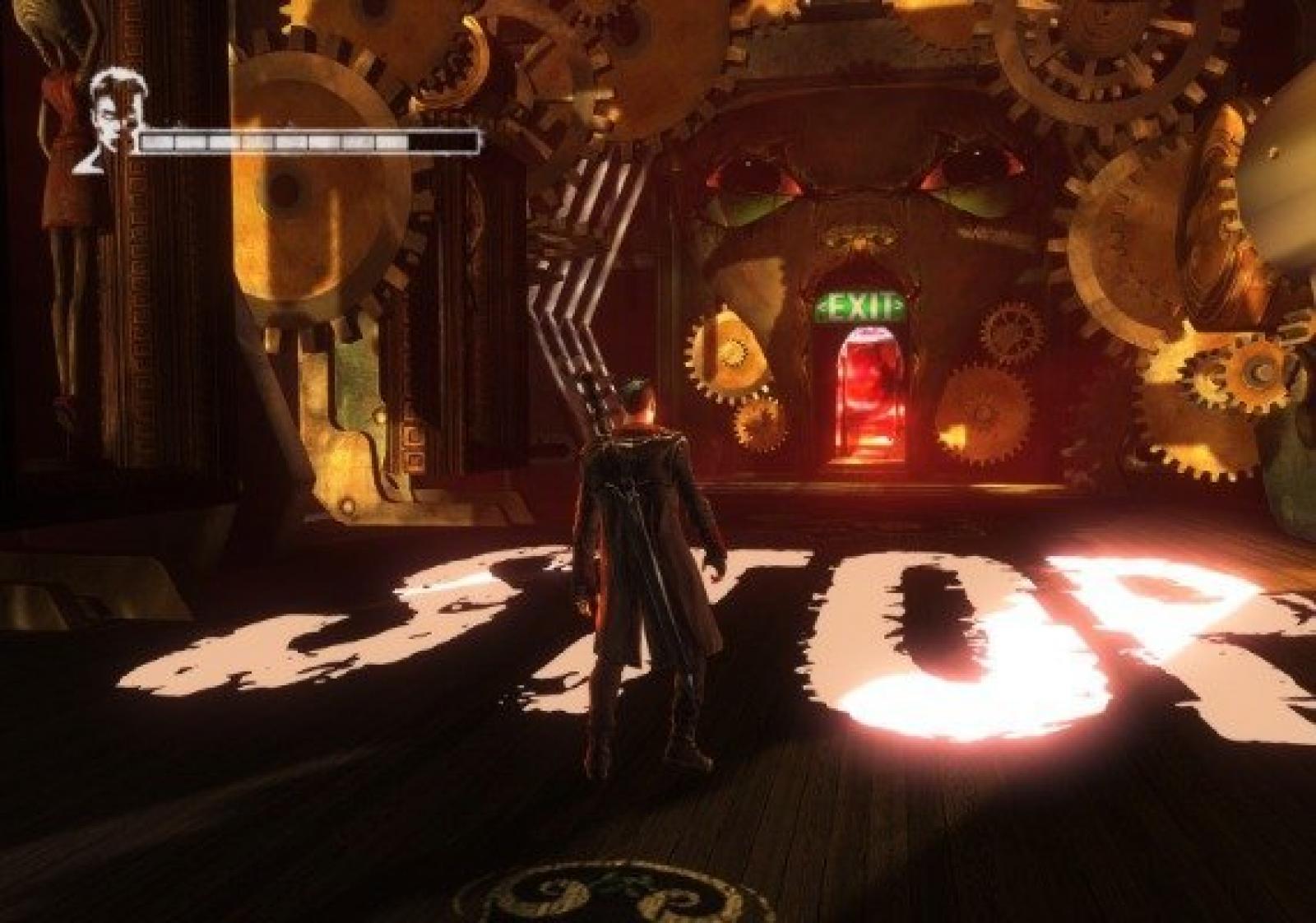Click Dante's portrait icon in the HUD
This screenshot has height=923, width=1316.
click(x=108, y=119)
